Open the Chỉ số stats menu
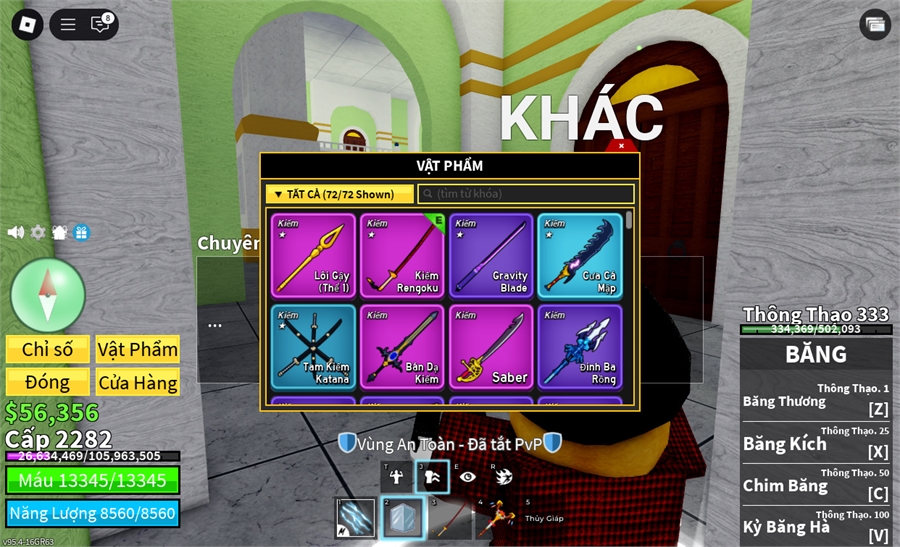Screen dimensions: 900x547 pos(47,349)
